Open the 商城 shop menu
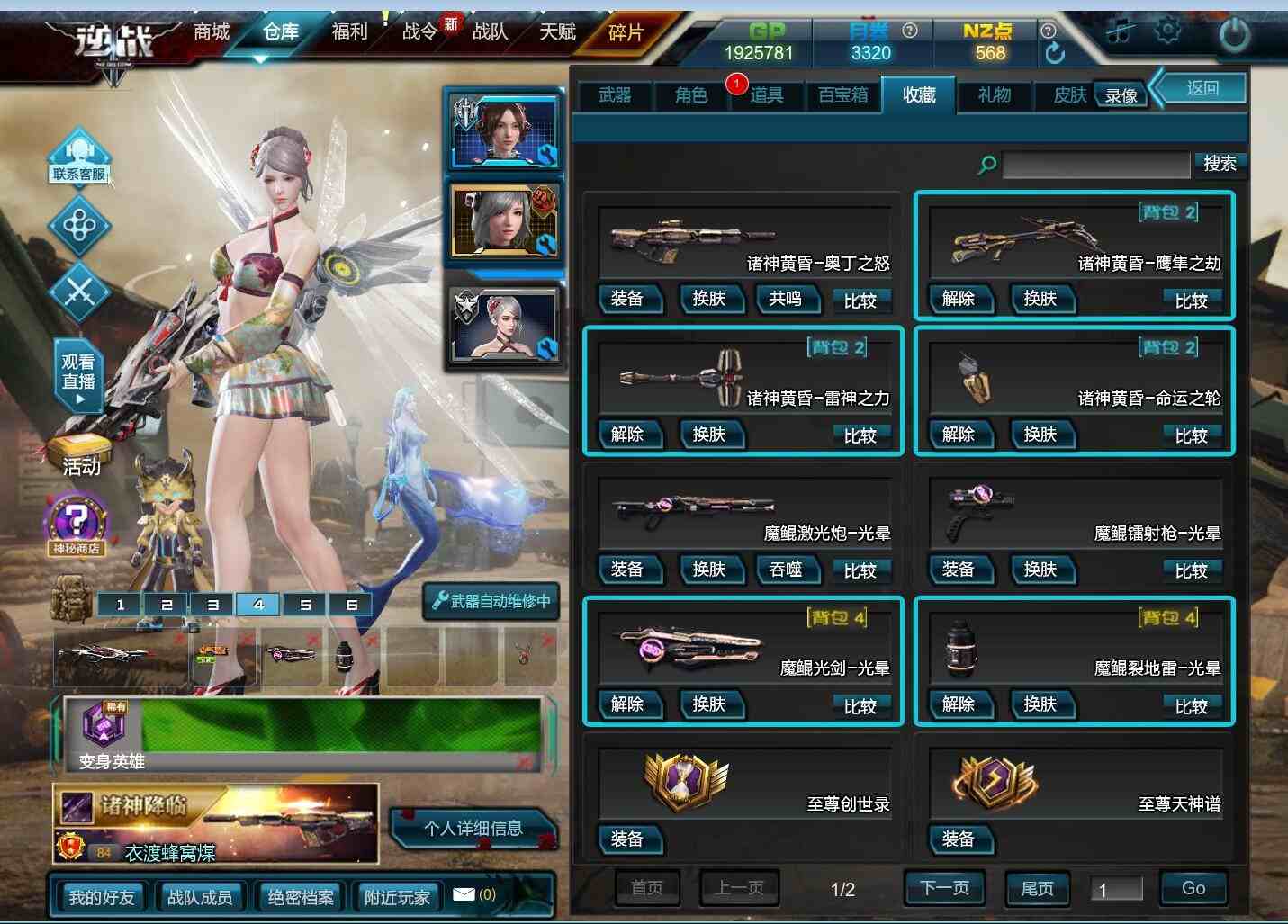The height and width of the screenshot is (924, 1288). [212, 33]
